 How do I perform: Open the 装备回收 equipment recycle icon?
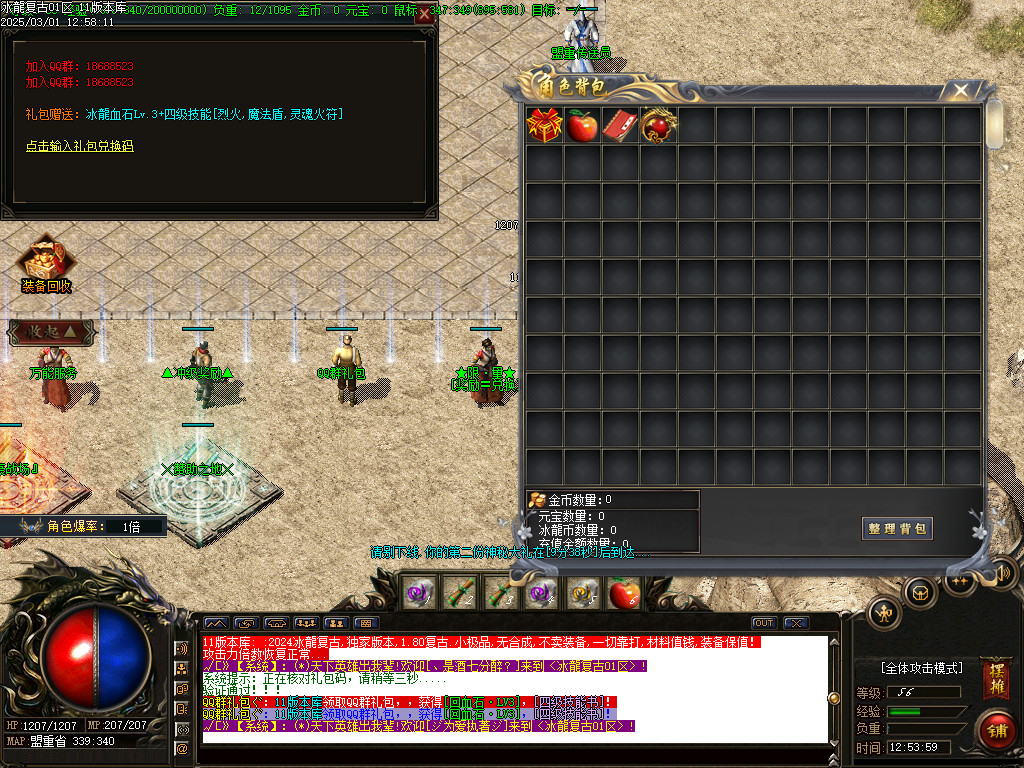pos(46,263)
